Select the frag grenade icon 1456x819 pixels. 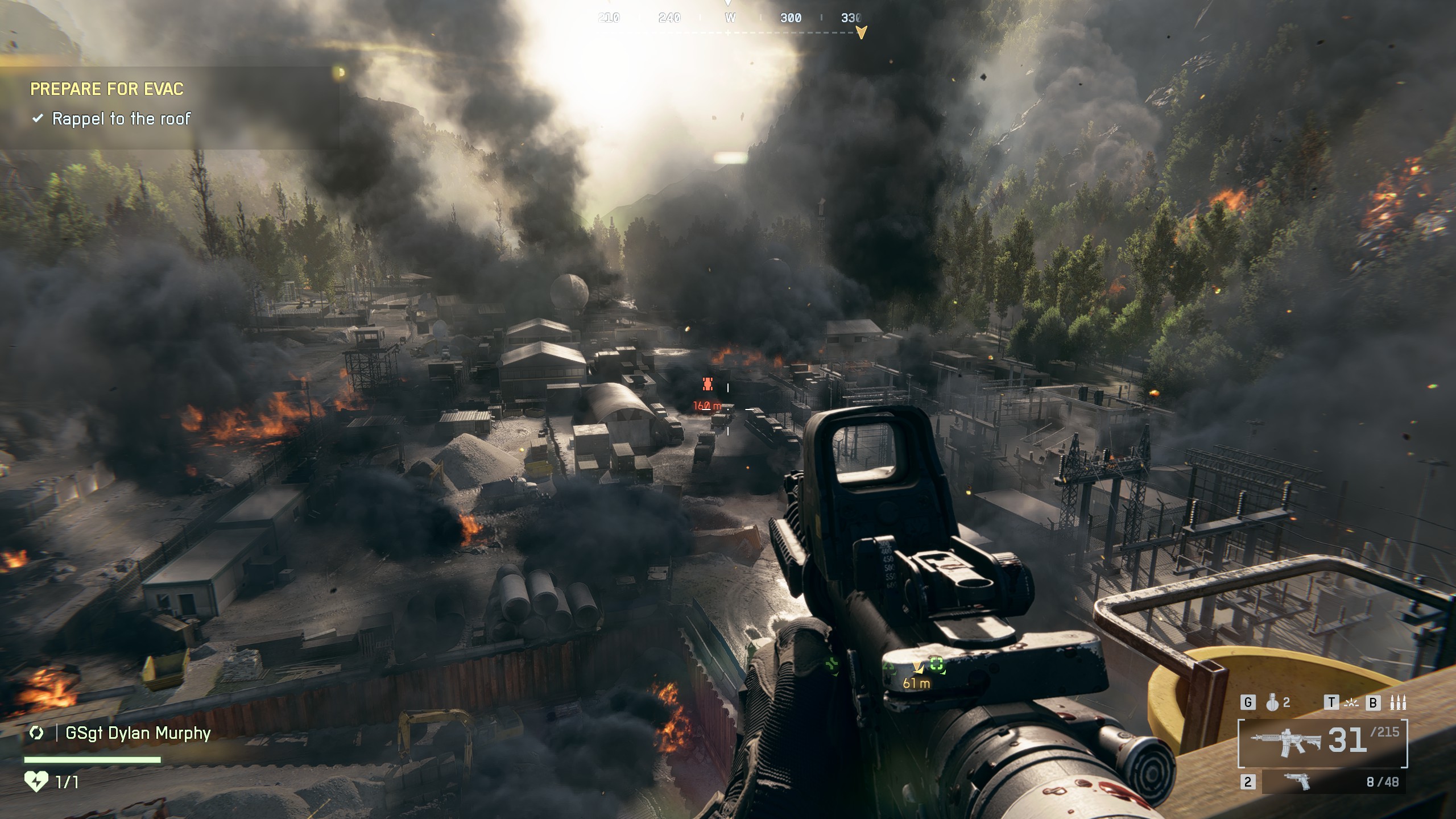coord(1272,703)
